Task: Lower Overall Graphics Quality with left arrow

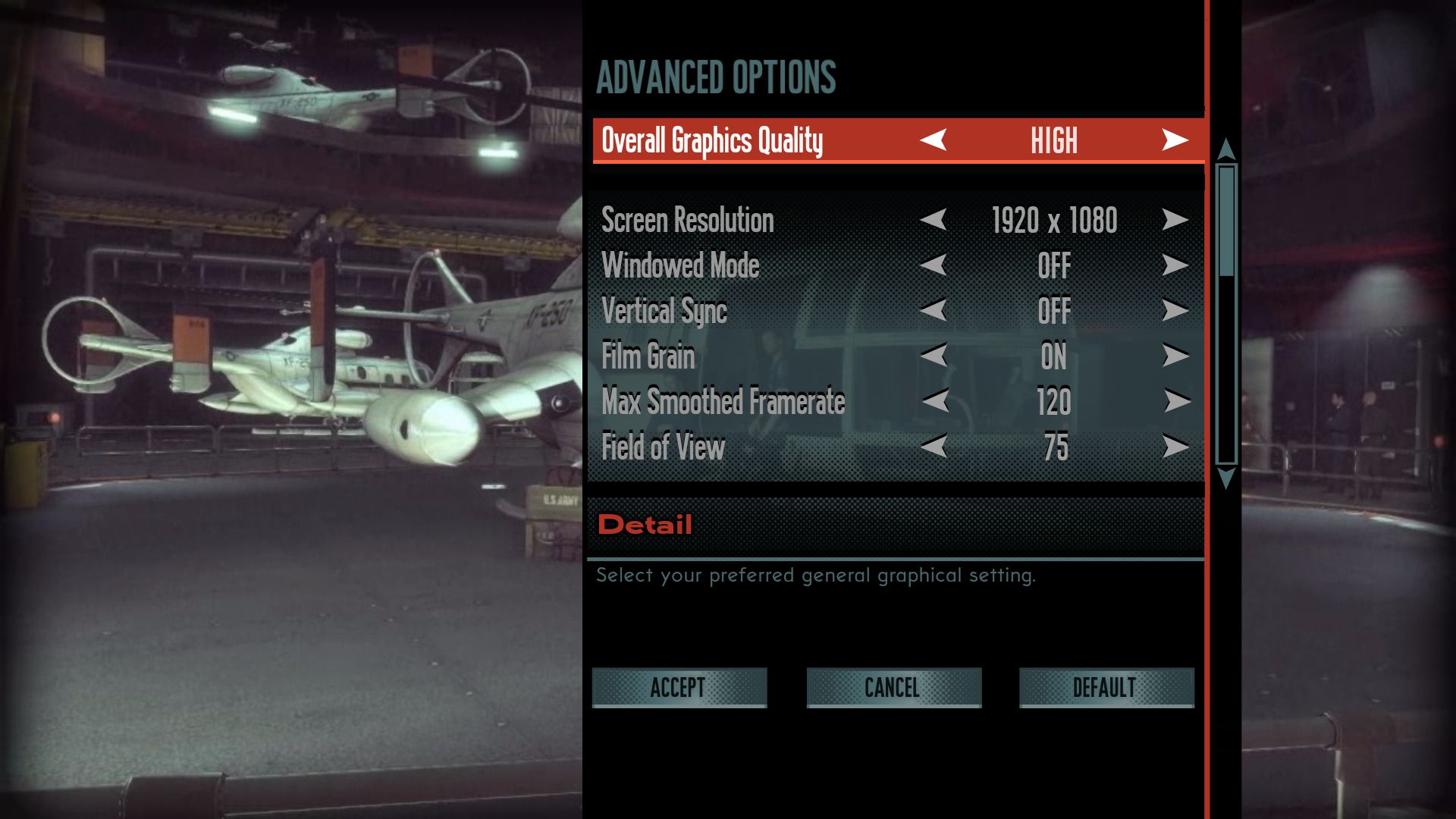Action: point(934,140)
